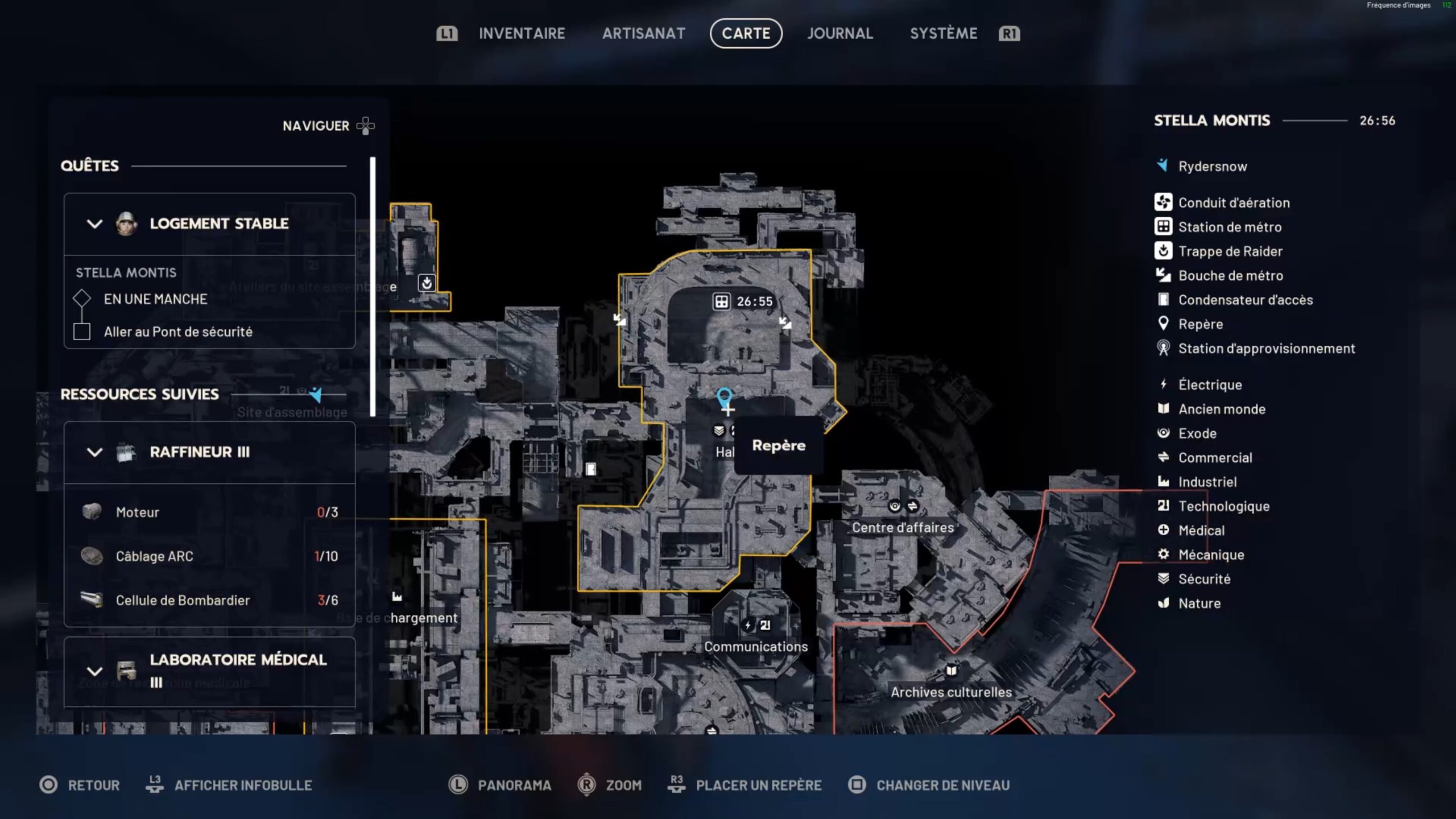Image resolution: width=1456 pixels, height=819 pixels.
Task: Select the Centre d'affaires map location
Action: point(903,527)
